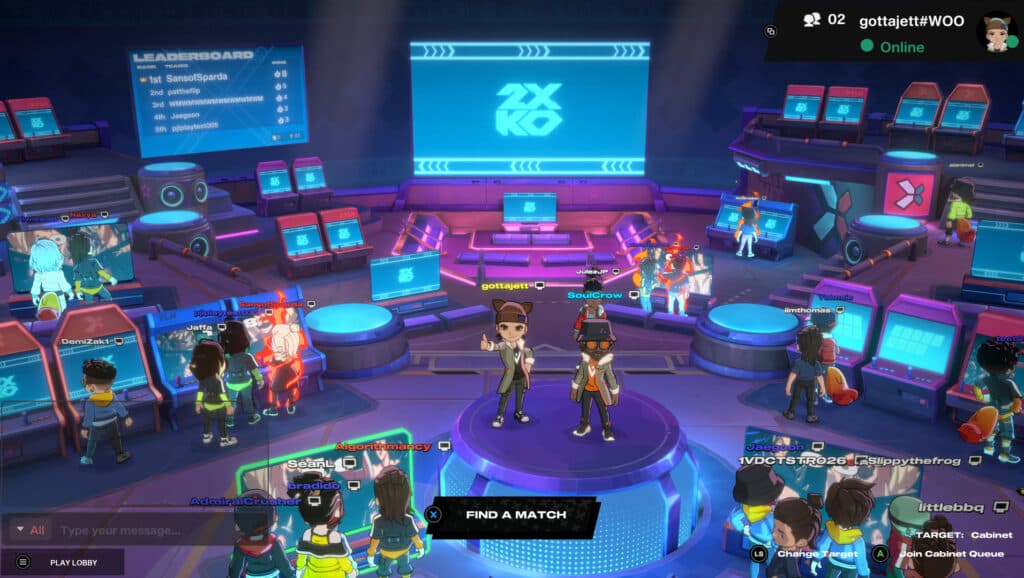Click the small linked-squares icon beside friends count
Screen dimensions: 1024x578
click(x=771, y=31)
